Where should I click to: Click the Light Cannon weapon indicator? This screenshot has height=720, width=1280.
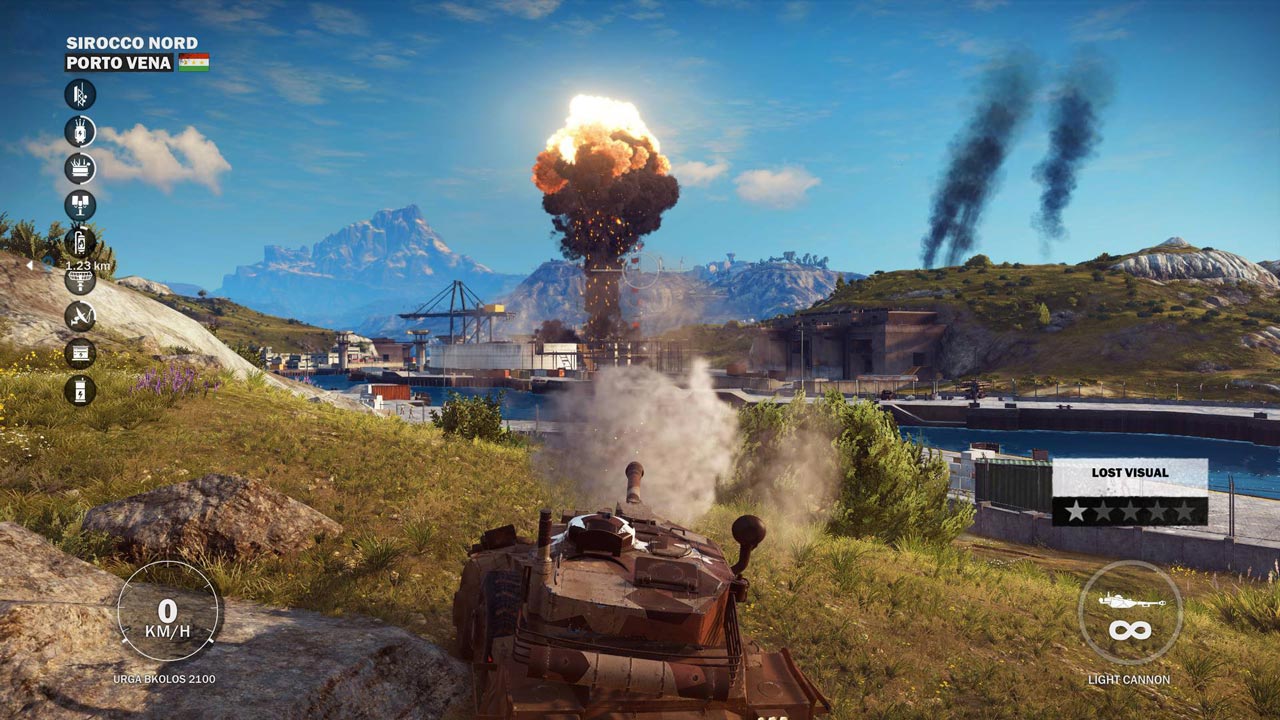[x=1129, y=613]
